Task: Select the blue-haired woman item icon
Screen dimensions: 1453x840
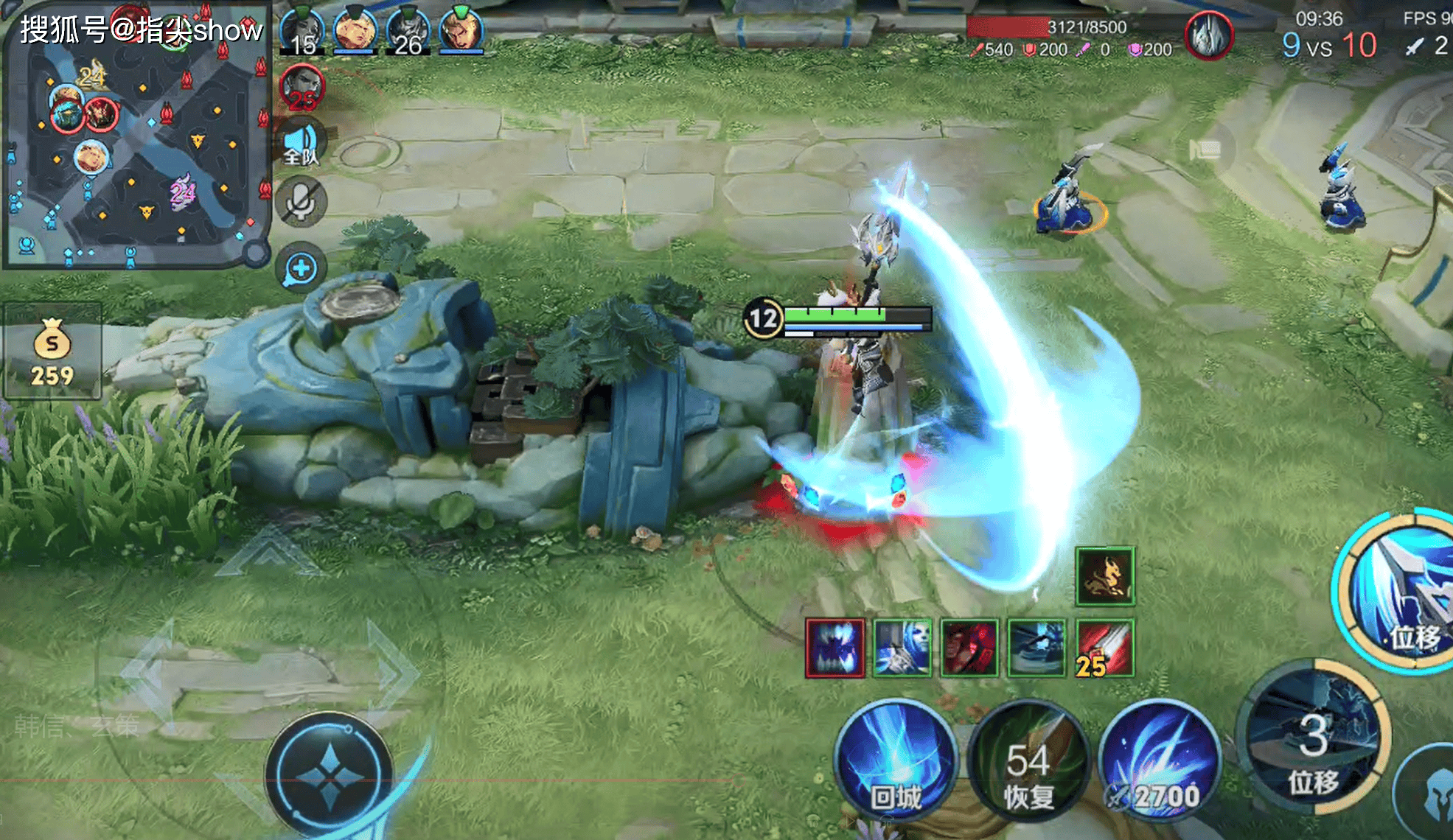Action: pos(902,648)
